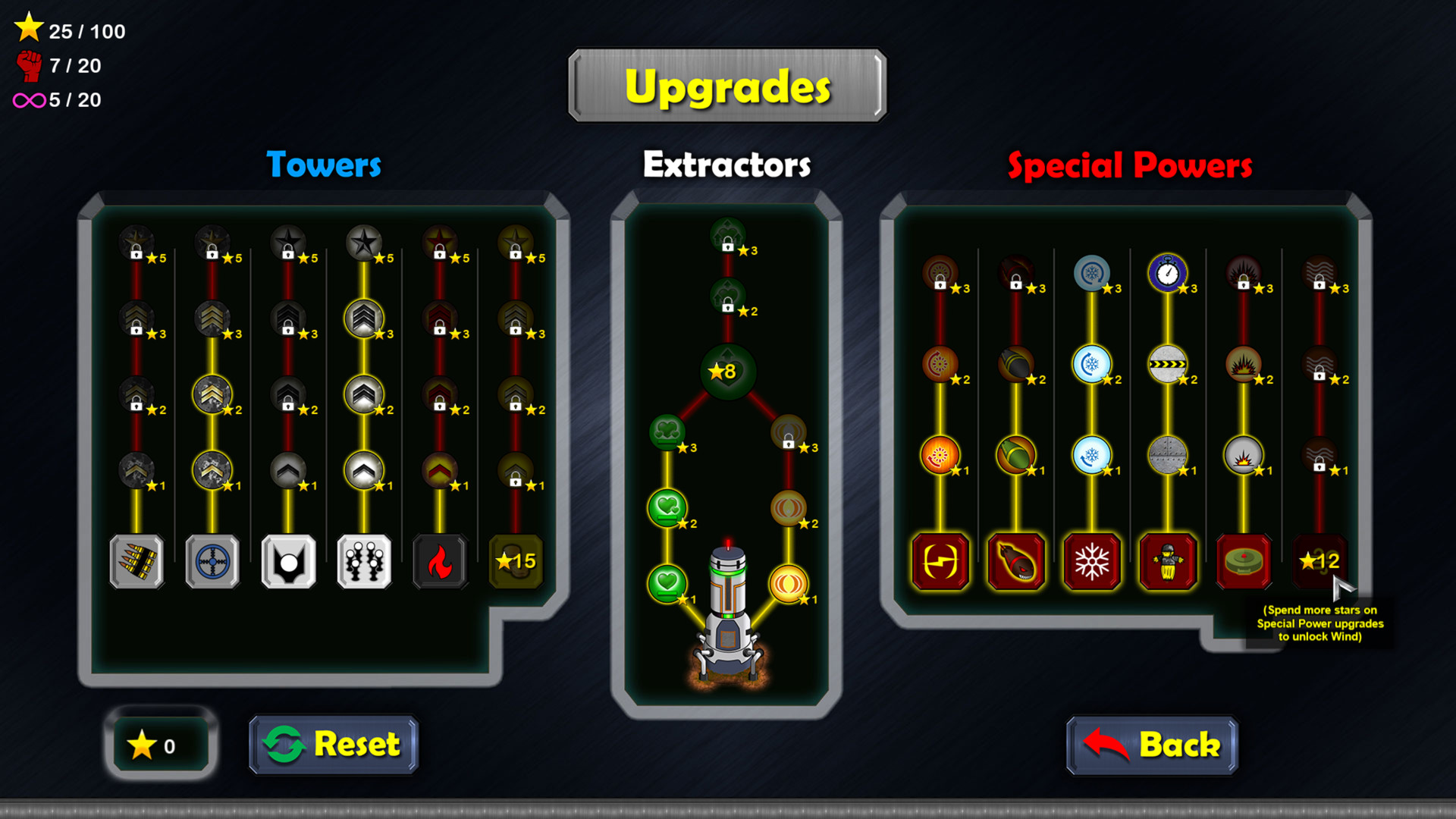Image resolution: width=1456 pixels, height=819 pixels.
Task: Select the soldier special power icon
Action: click(x=1169, y=562)
